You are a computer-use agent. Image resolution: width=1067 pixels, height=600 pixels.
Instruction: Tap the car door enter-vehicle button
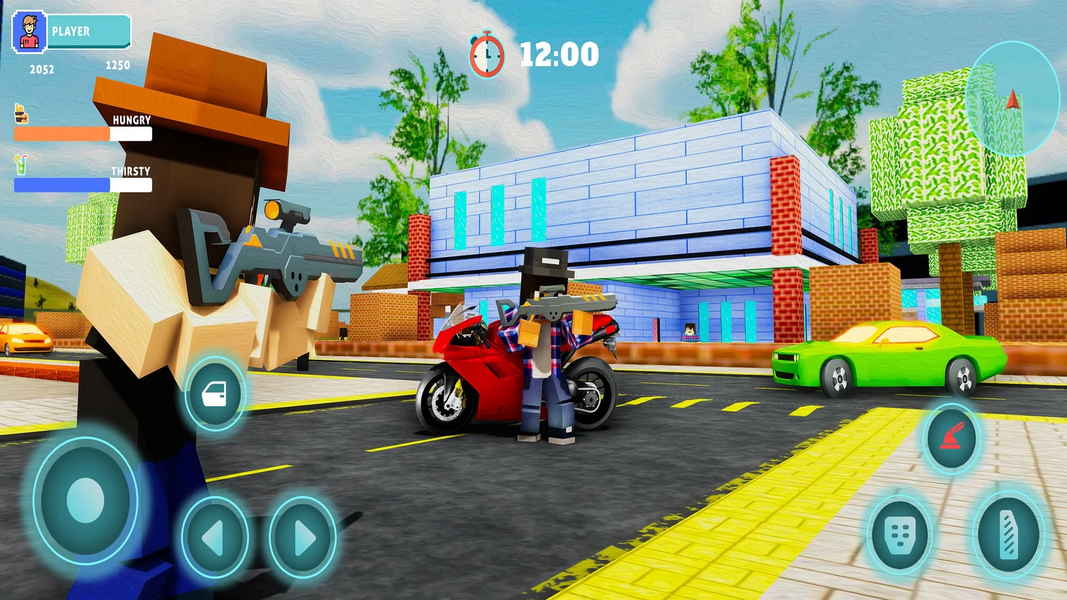click(x=215, y=395)
